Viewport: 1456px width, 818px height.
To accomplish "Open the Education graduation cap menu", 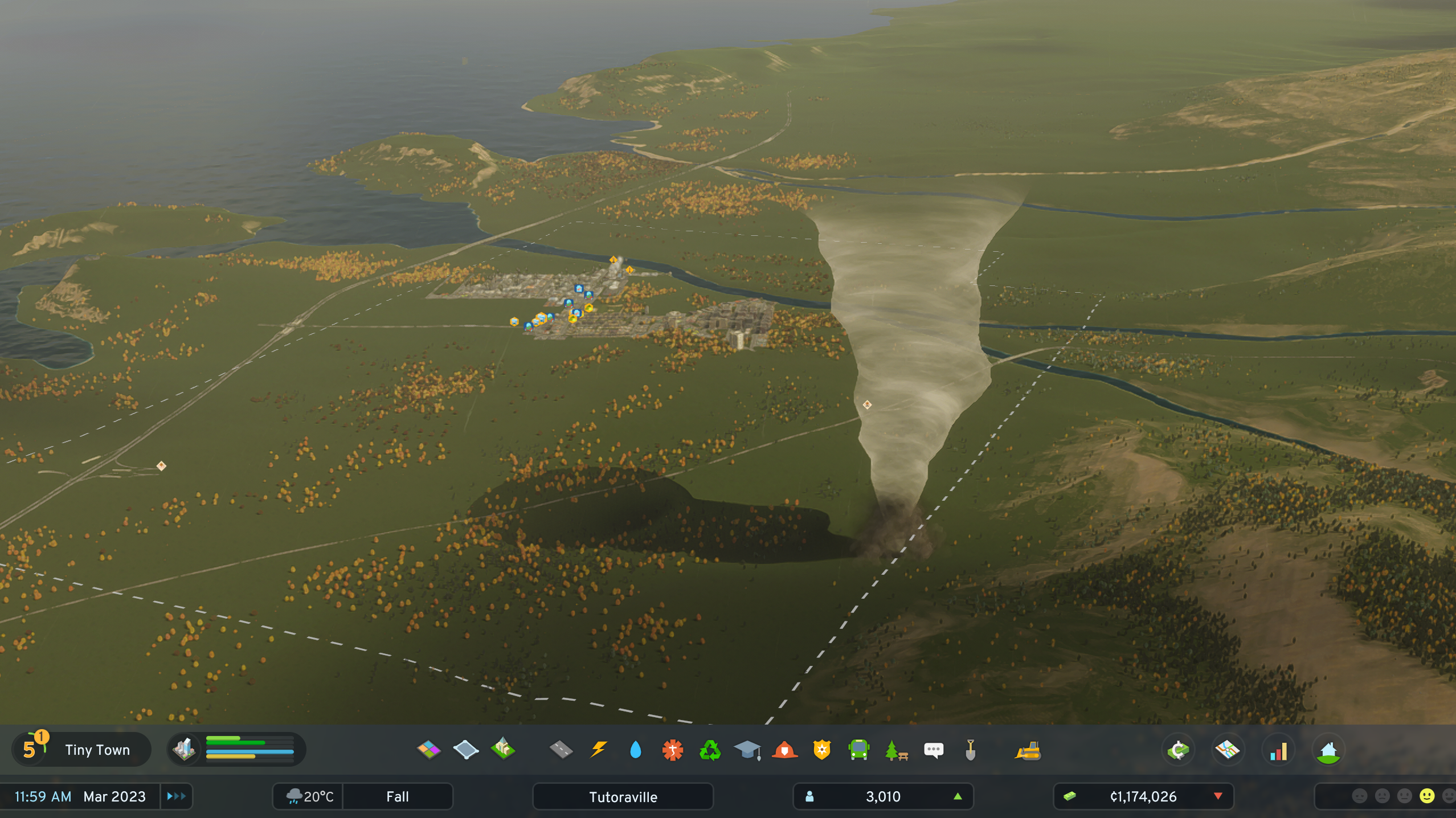I will [x=747, y=750].
